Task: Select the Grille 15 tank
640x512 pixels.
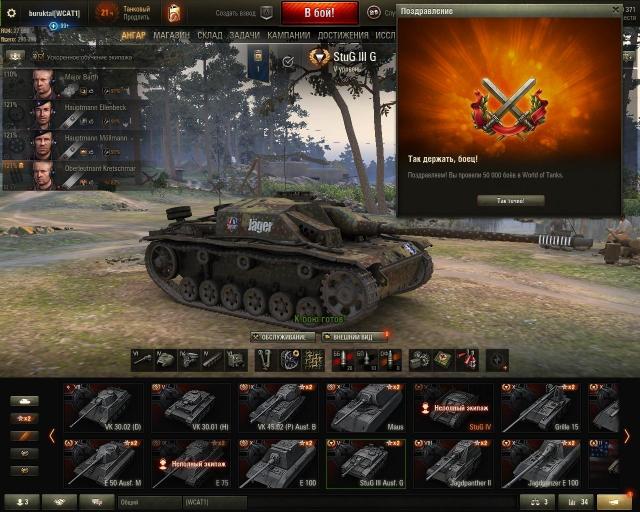Action: tap(540, 408)
